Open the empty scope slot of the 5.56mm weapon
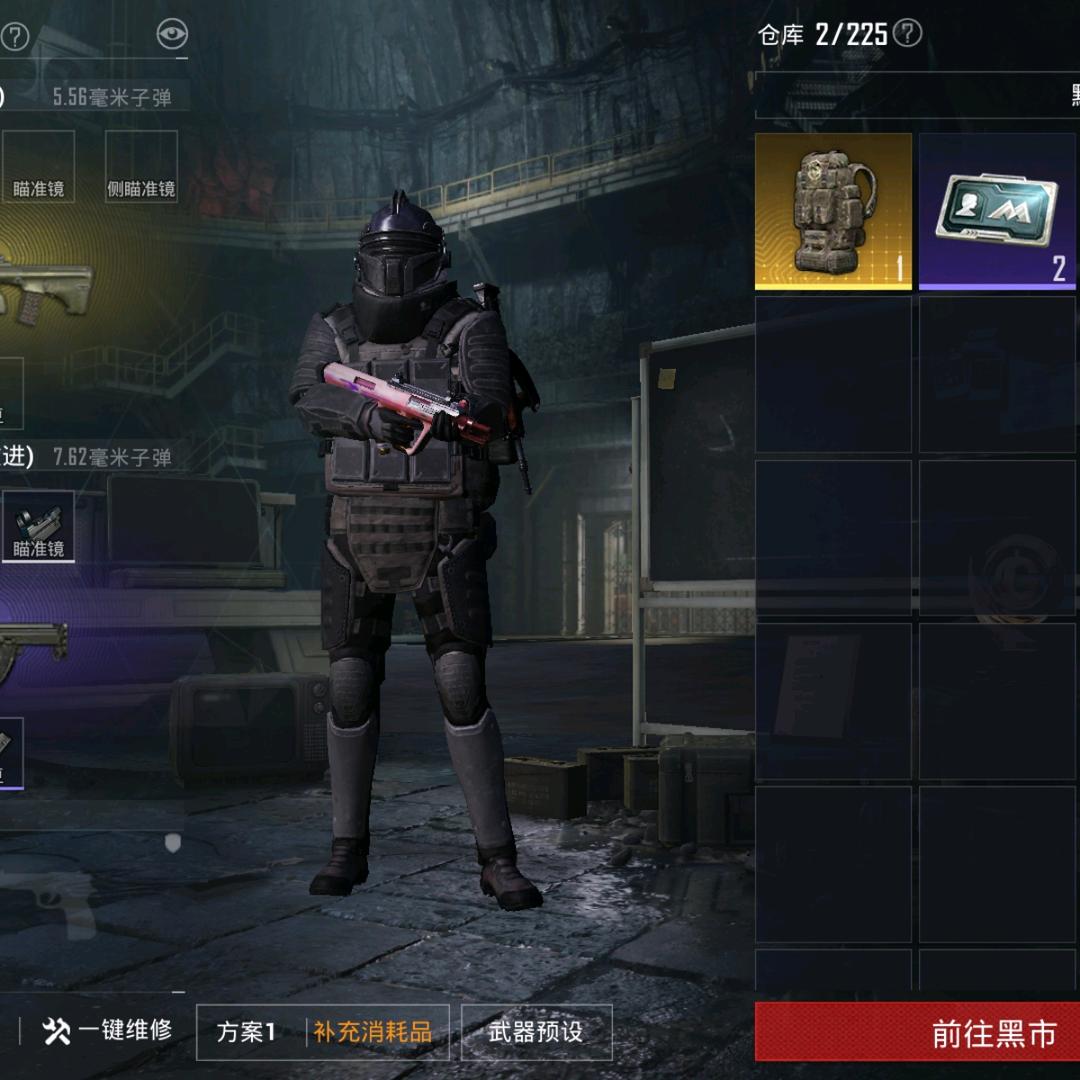 point(38,166)
